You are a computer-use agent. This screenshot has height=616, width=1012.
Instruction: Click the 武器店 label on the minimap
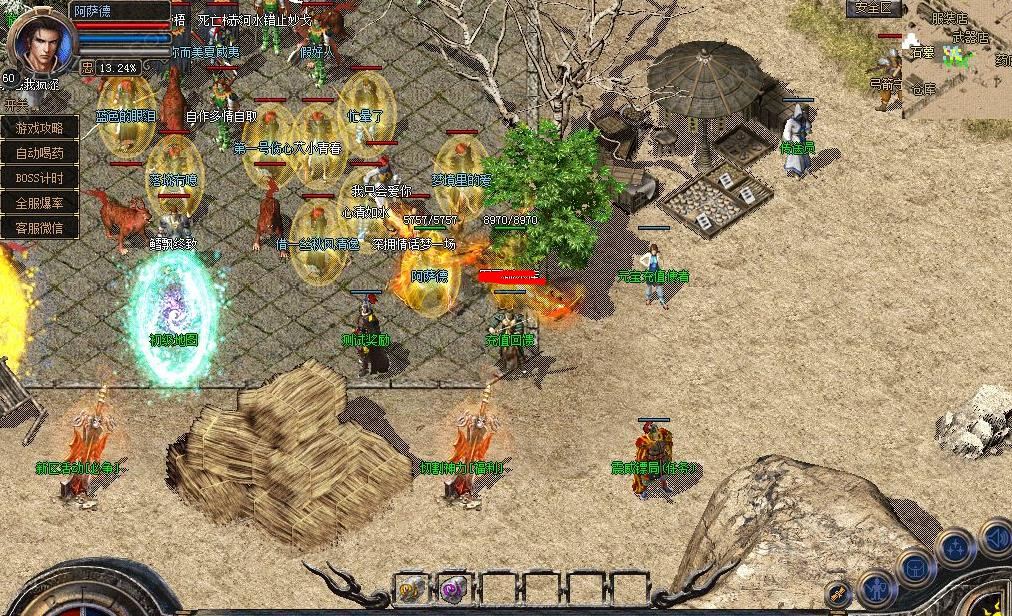(x=970, y=38)
